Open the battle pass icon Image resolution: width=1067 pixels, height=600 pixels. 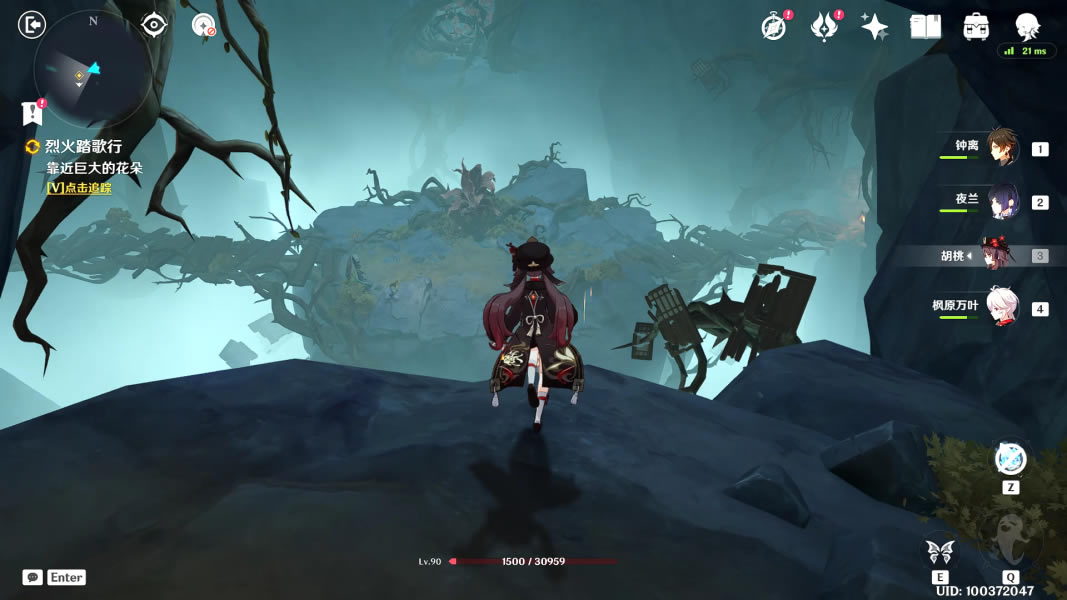pyautogui.click(x=823, y=27)
